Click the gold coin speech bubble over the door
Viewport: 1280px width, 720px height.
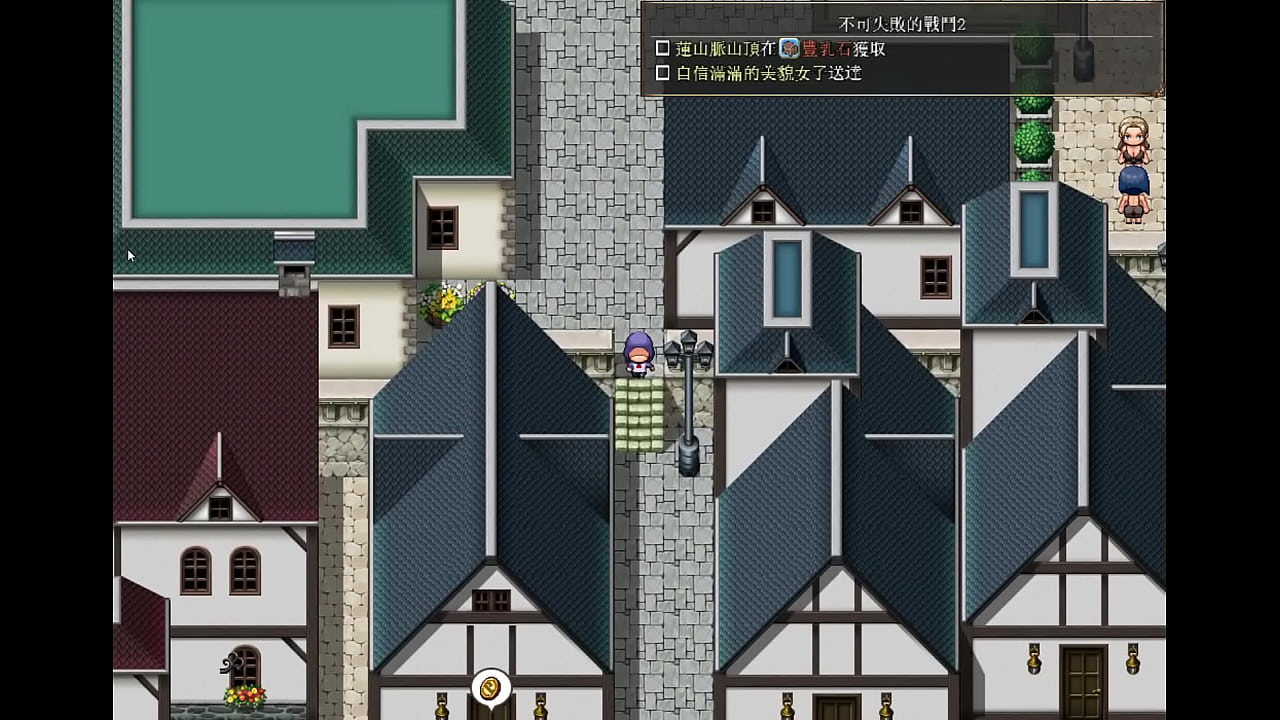tap(489, 687)
